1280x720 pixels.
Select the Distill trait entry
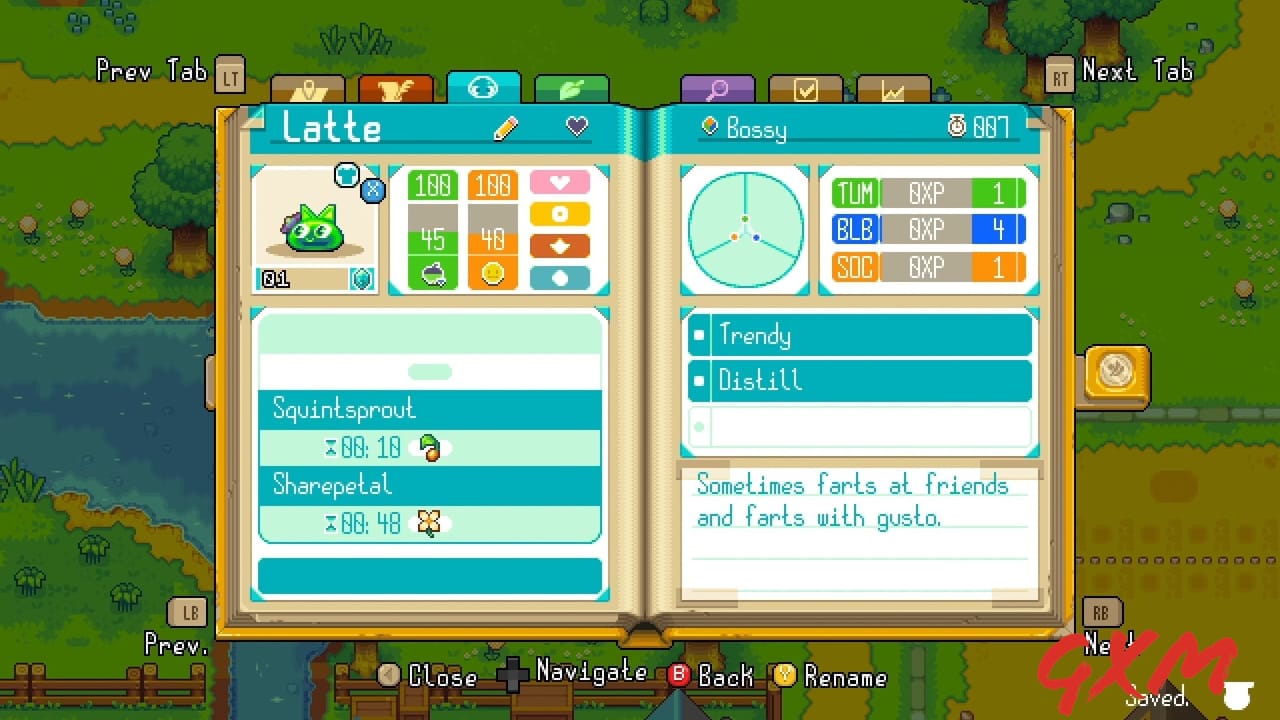point(858,380)
